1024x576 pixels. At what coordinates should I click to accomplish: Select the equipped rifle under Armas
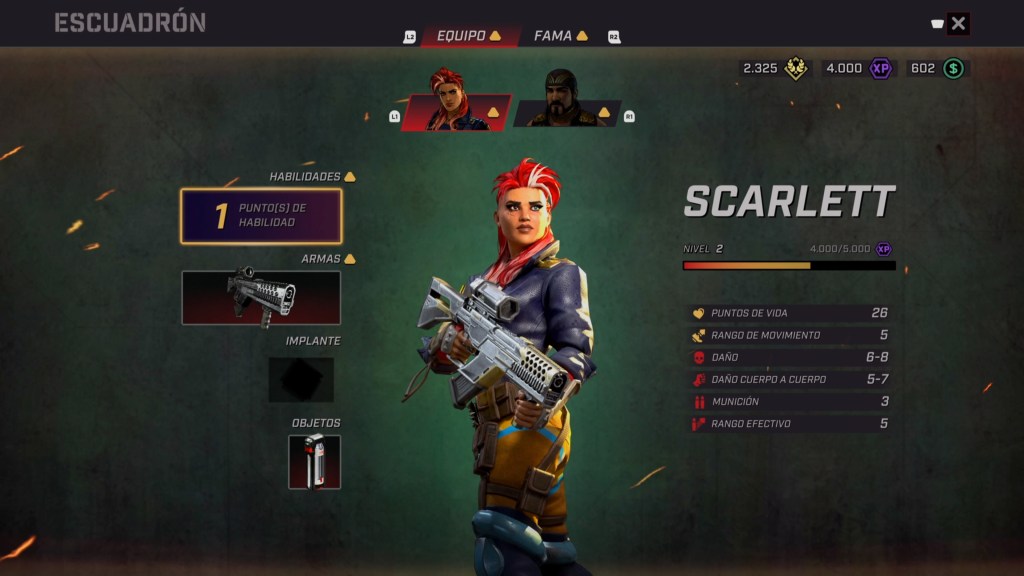[261, 297]
